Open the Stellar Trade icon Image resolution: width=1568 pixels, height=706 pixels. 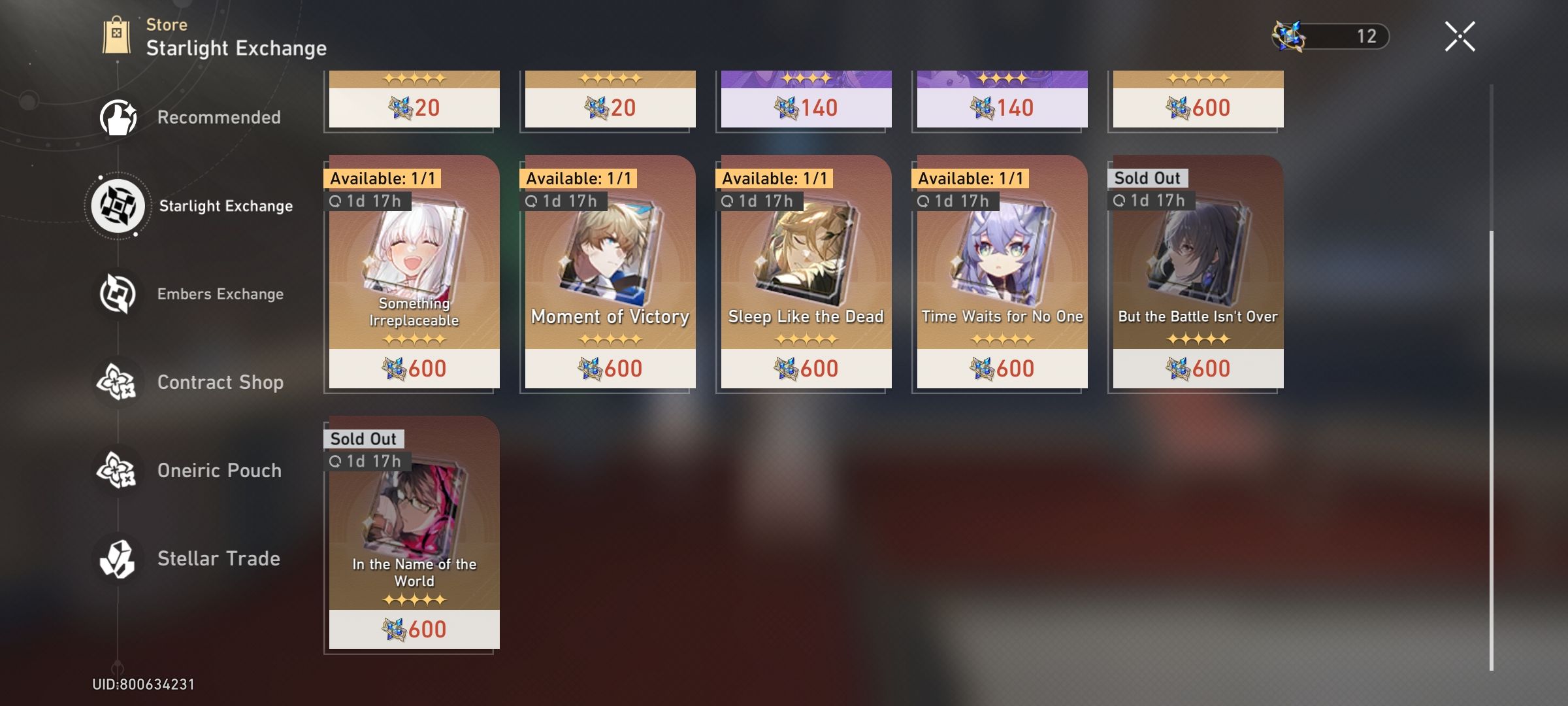pyautogui.click(x=118, y=558)
